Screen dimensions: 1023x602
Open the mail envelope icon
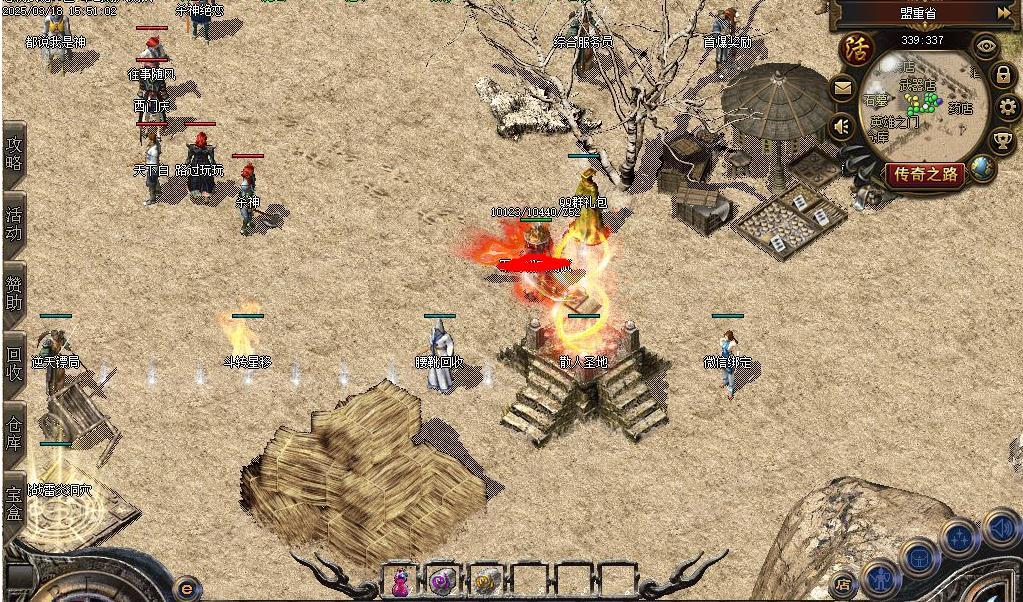842,88
